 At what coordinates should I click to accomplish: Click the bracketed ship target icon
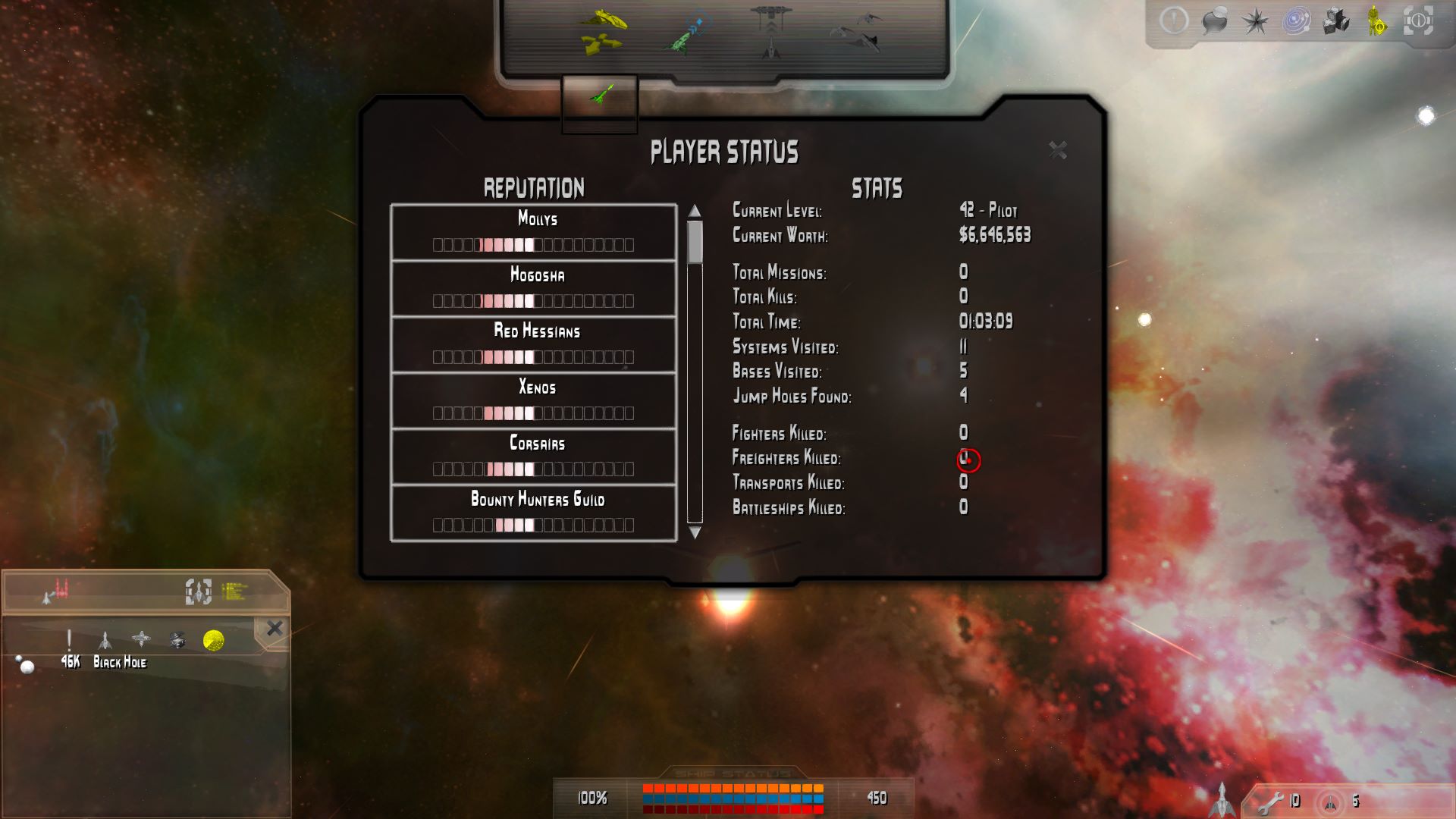pos(198,591)
